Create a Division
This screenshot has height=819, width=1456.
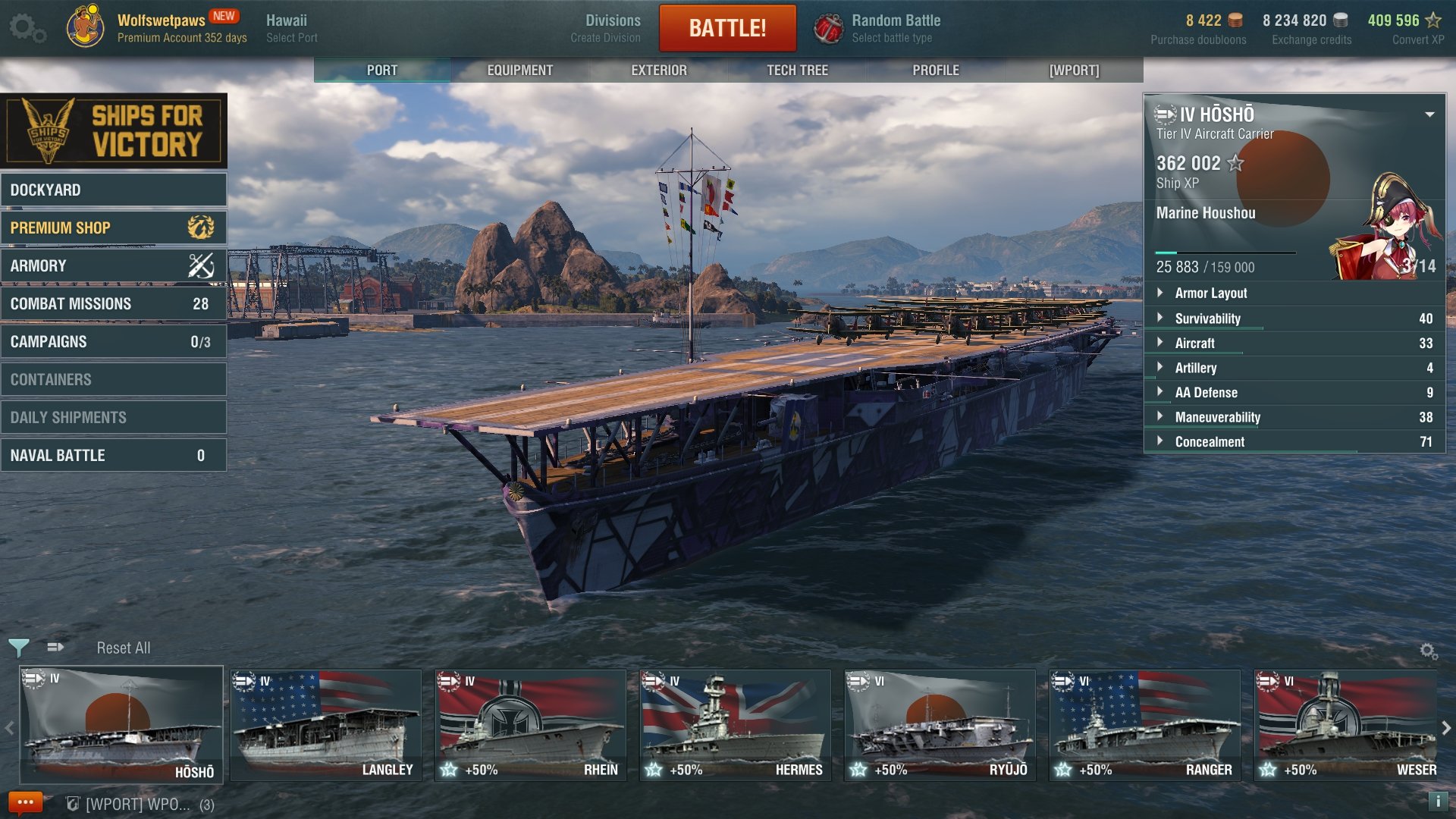click(612, 28)
